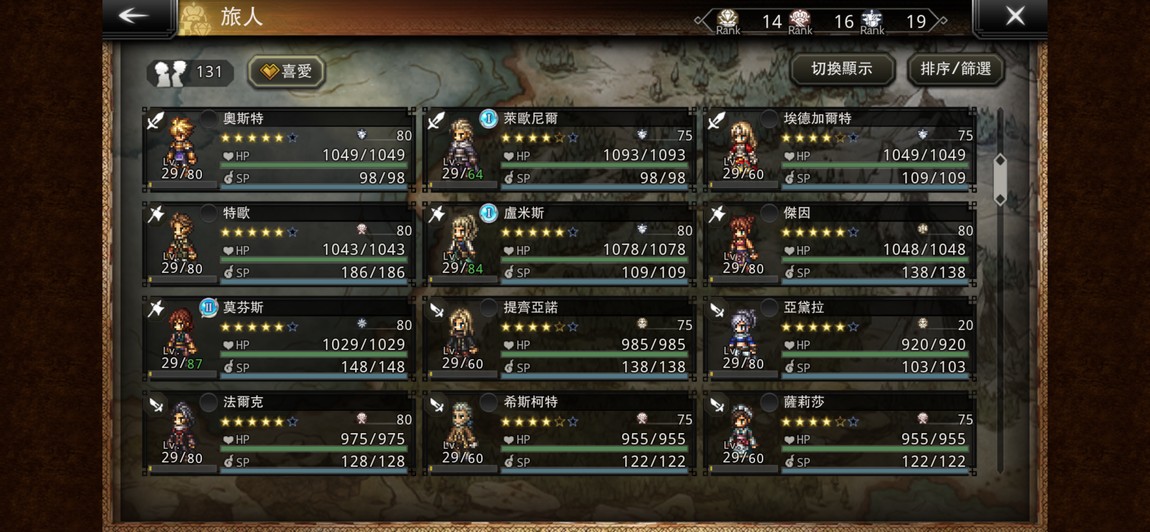This screenshot has height=532, width=1150.
Task: Open the traveler 莫芬斯 entry
Action: tap(279, 338)
